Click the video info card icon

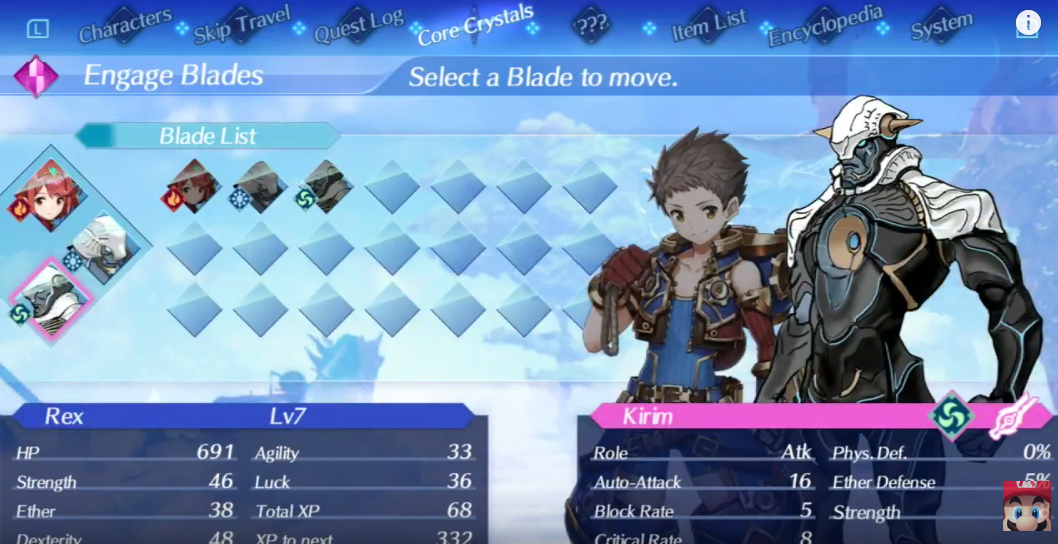[1028, 23]
